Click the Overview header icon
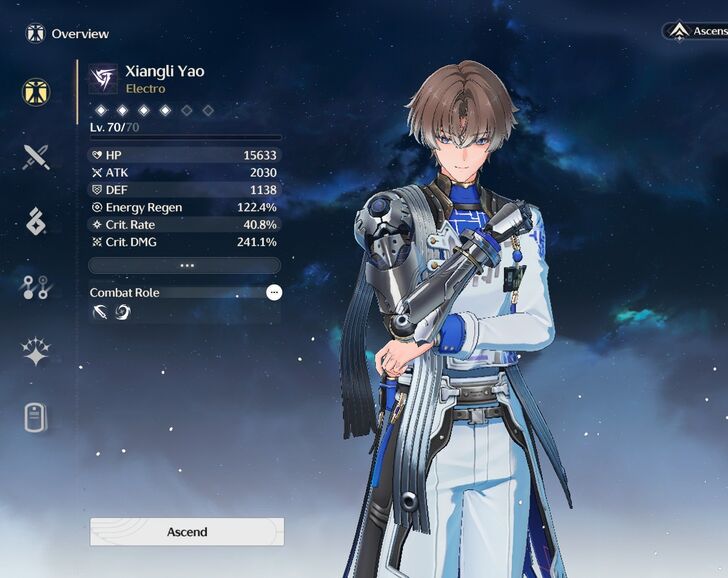Screen dimensions: 728x578 [x=35, y=34]
